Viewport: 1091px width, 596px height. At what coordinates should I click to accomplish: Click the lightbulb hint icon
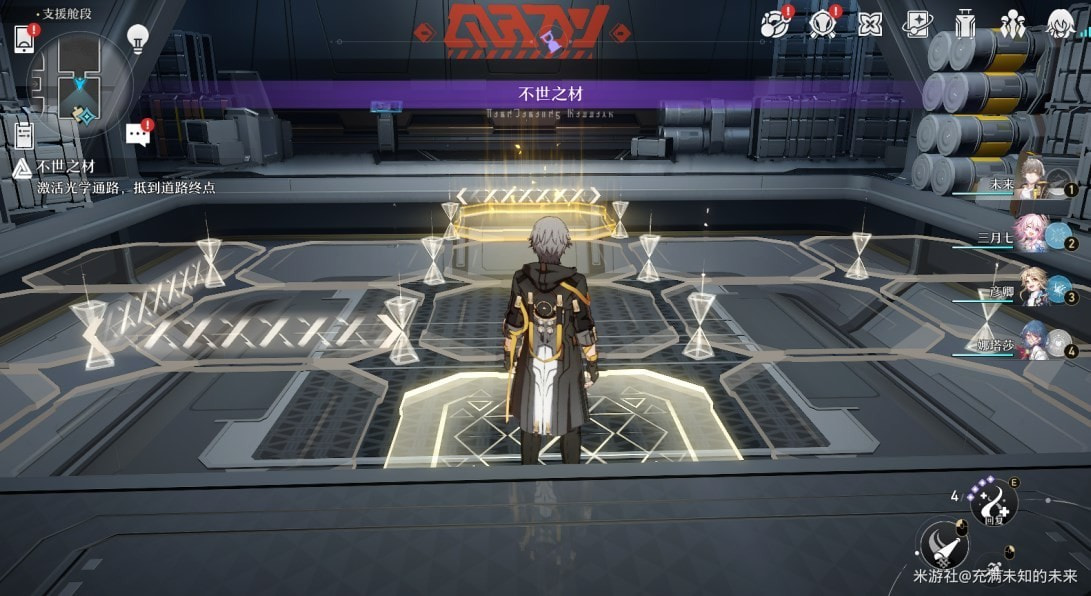[x=138, y=39]
